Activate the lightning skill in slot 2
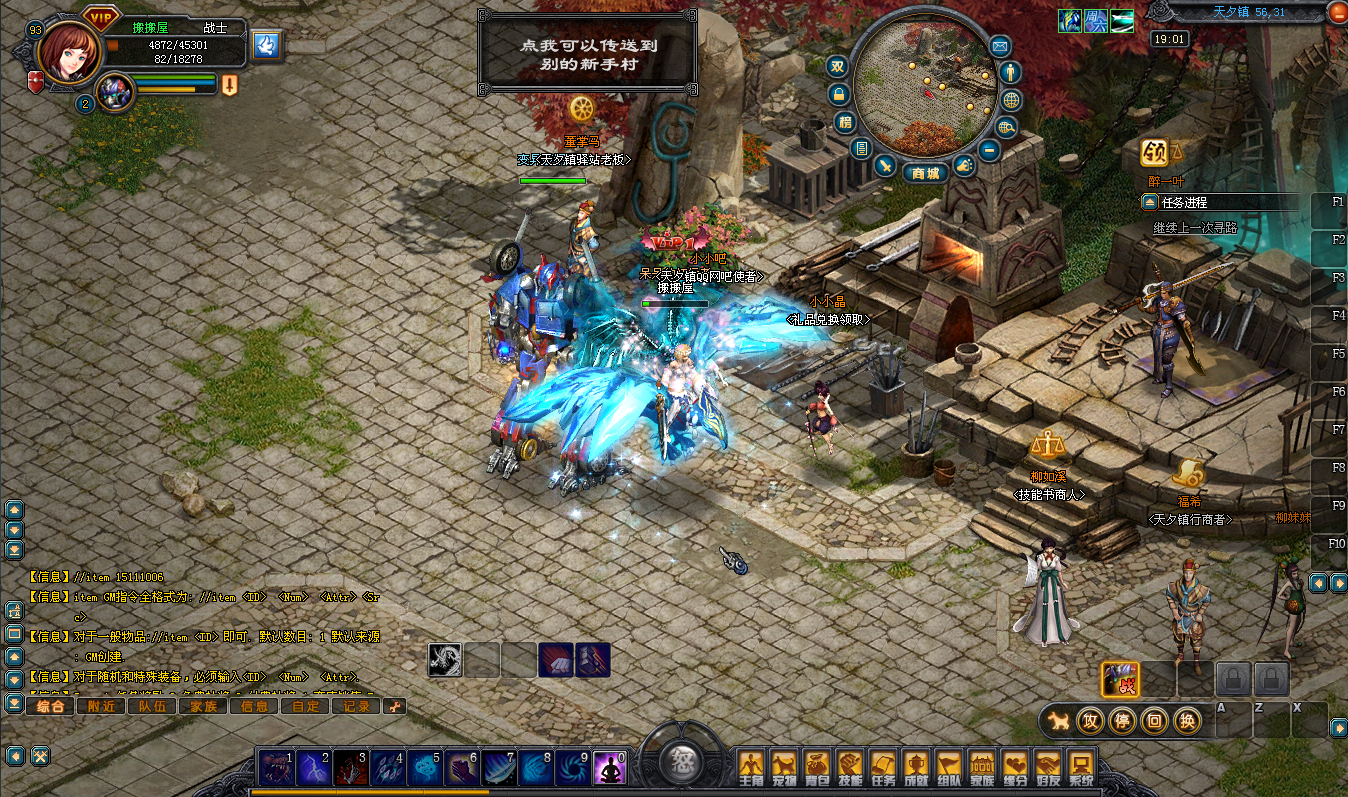 pos(311,768)
